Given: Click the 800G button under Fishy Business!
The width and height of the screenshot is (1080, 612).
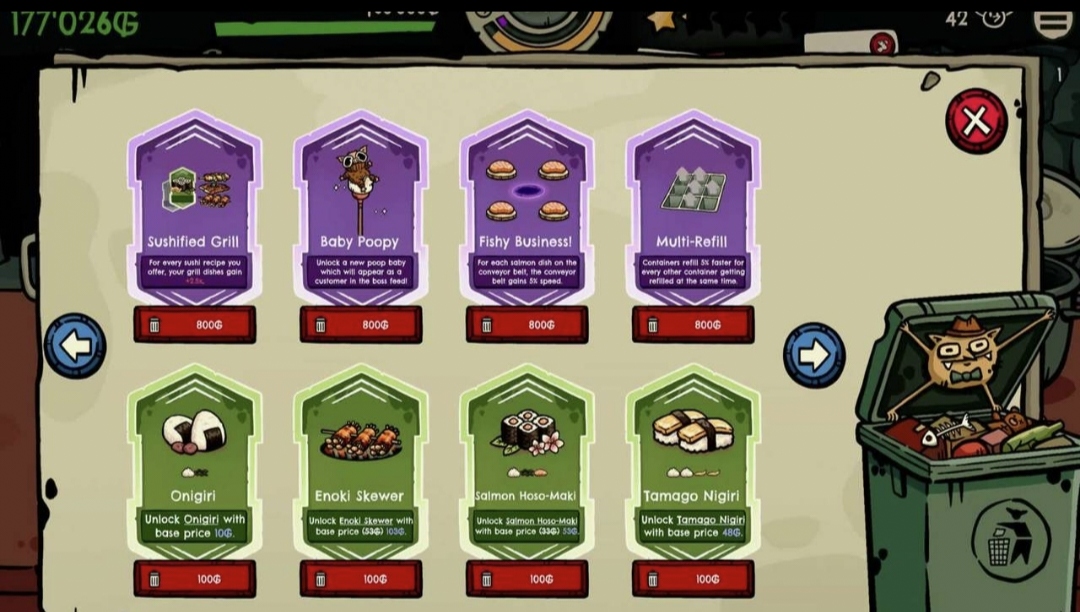Looking at the screenshot, I should [527, 324].
